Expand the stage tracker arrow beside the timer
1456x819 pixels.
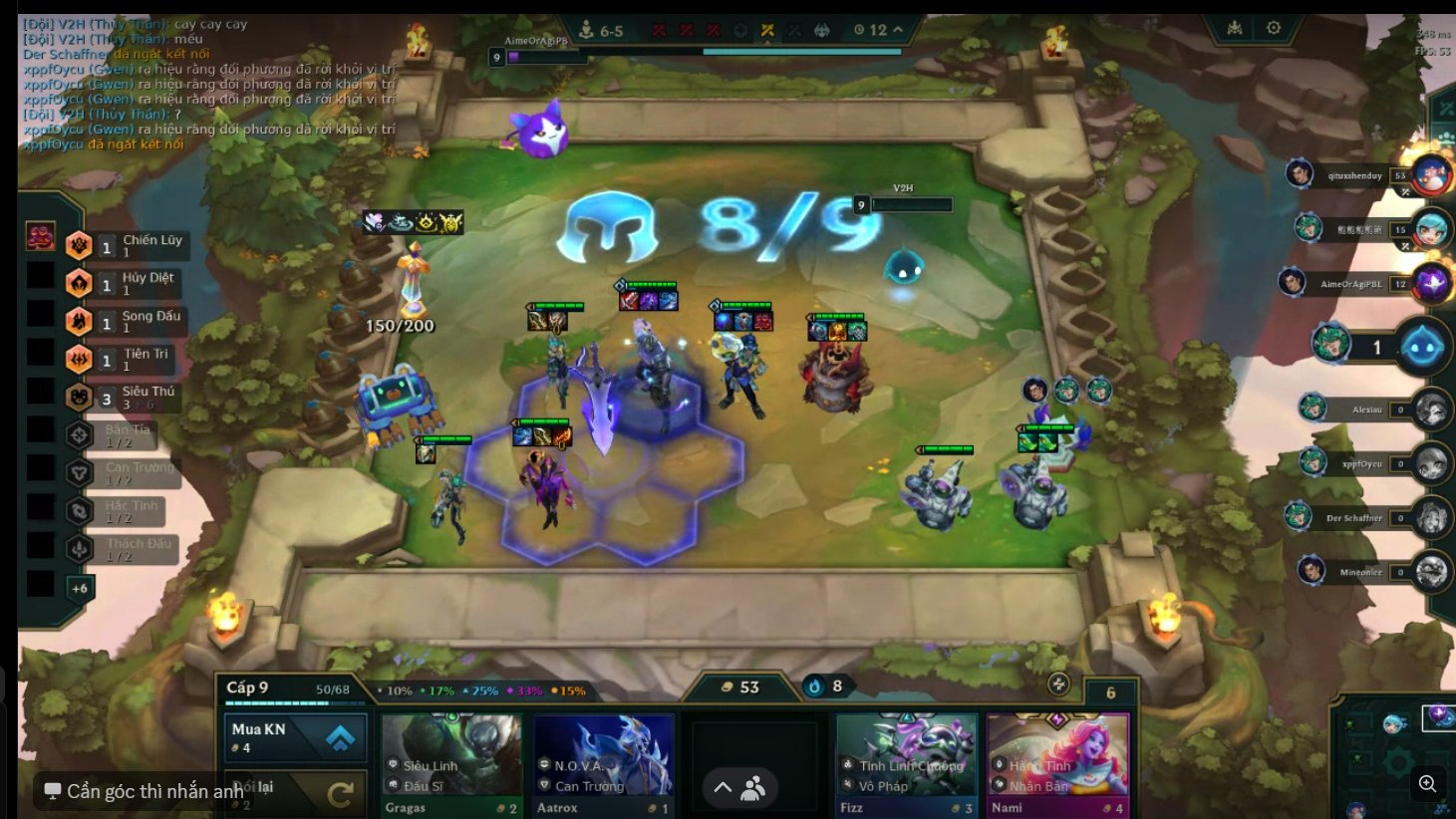[x=898, y=30]
